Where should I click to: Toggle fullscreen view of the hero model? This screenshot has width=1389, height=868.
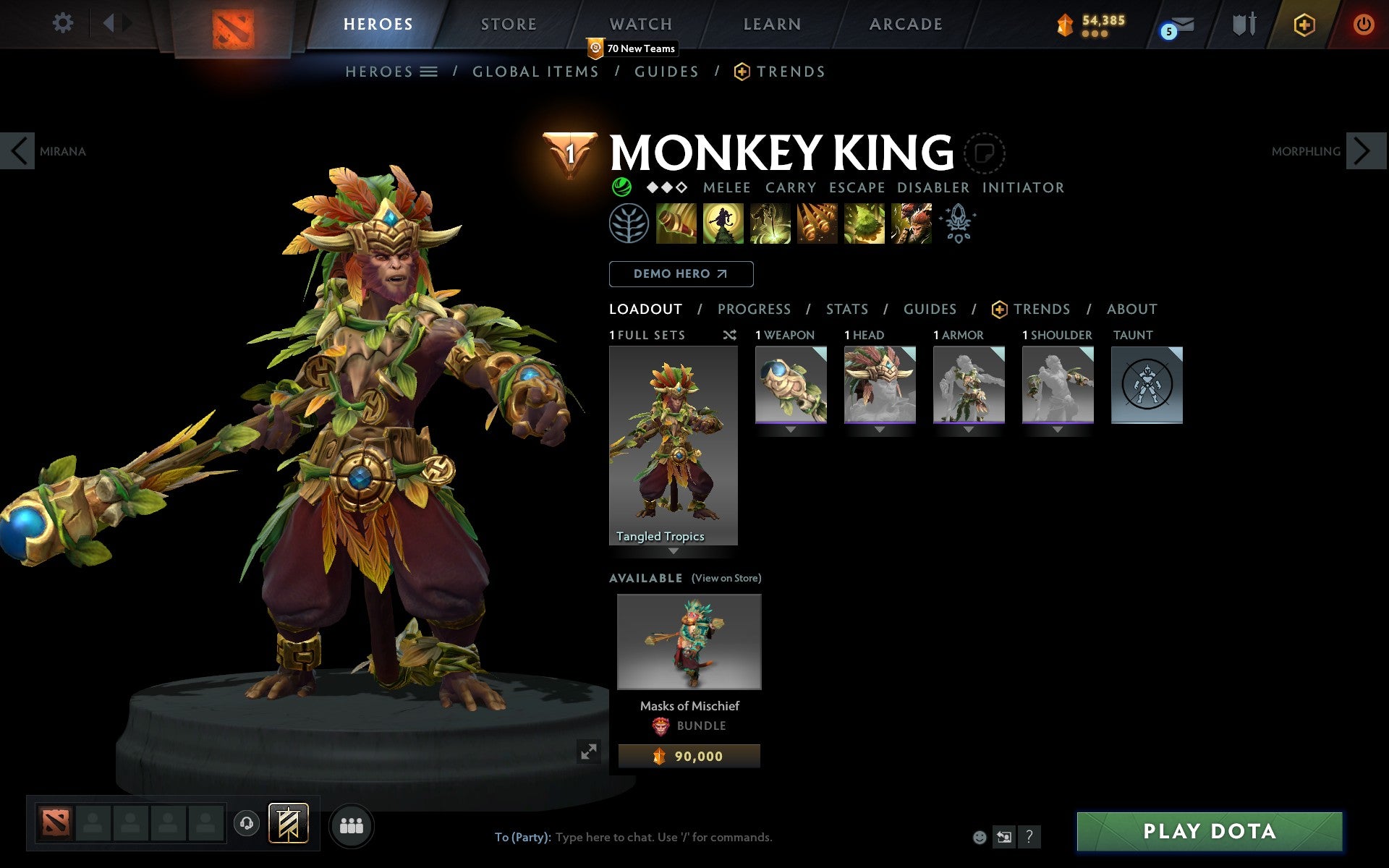(x=588, y=752)
